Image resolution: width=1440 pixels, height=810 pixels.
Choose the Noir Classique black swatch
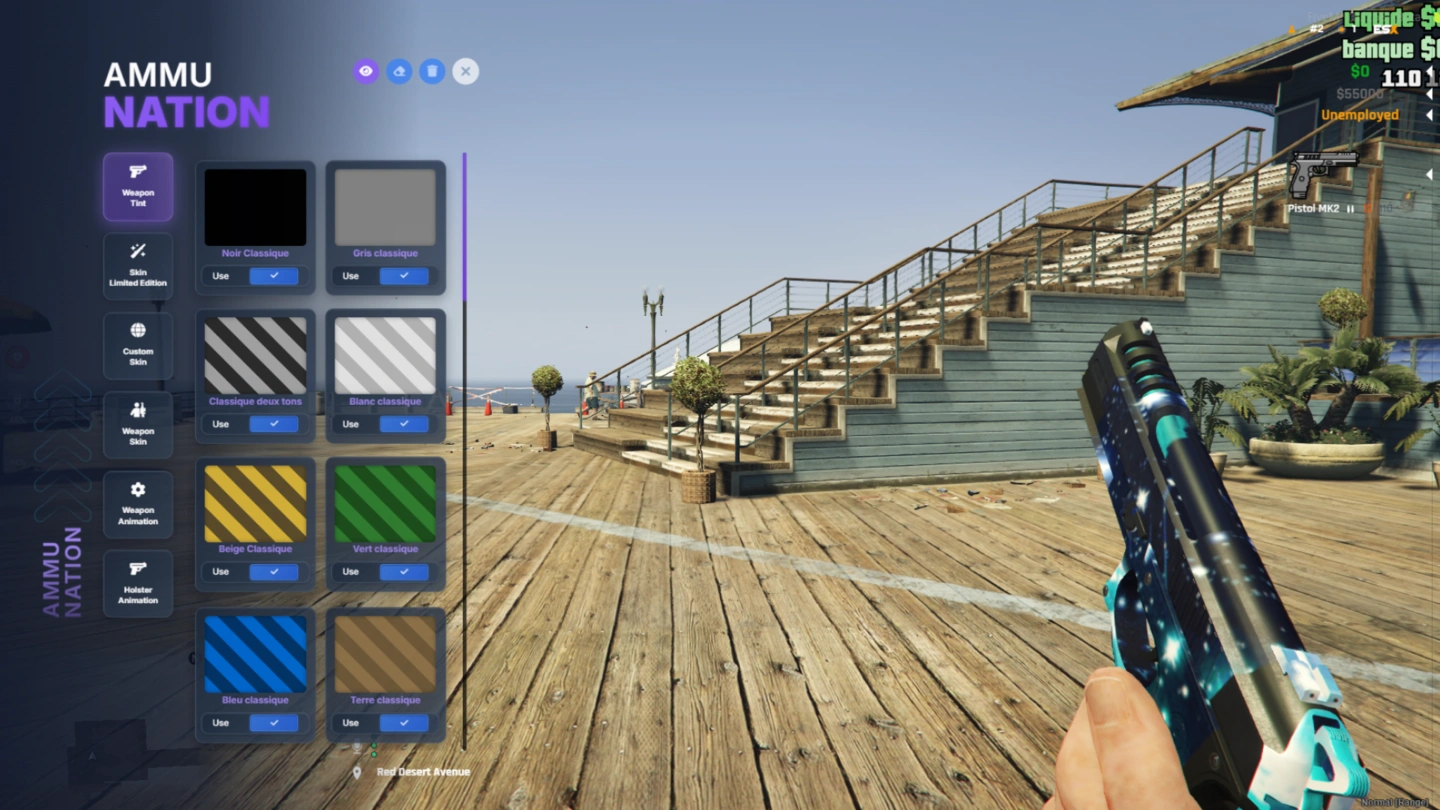click(x=255, y=207)
